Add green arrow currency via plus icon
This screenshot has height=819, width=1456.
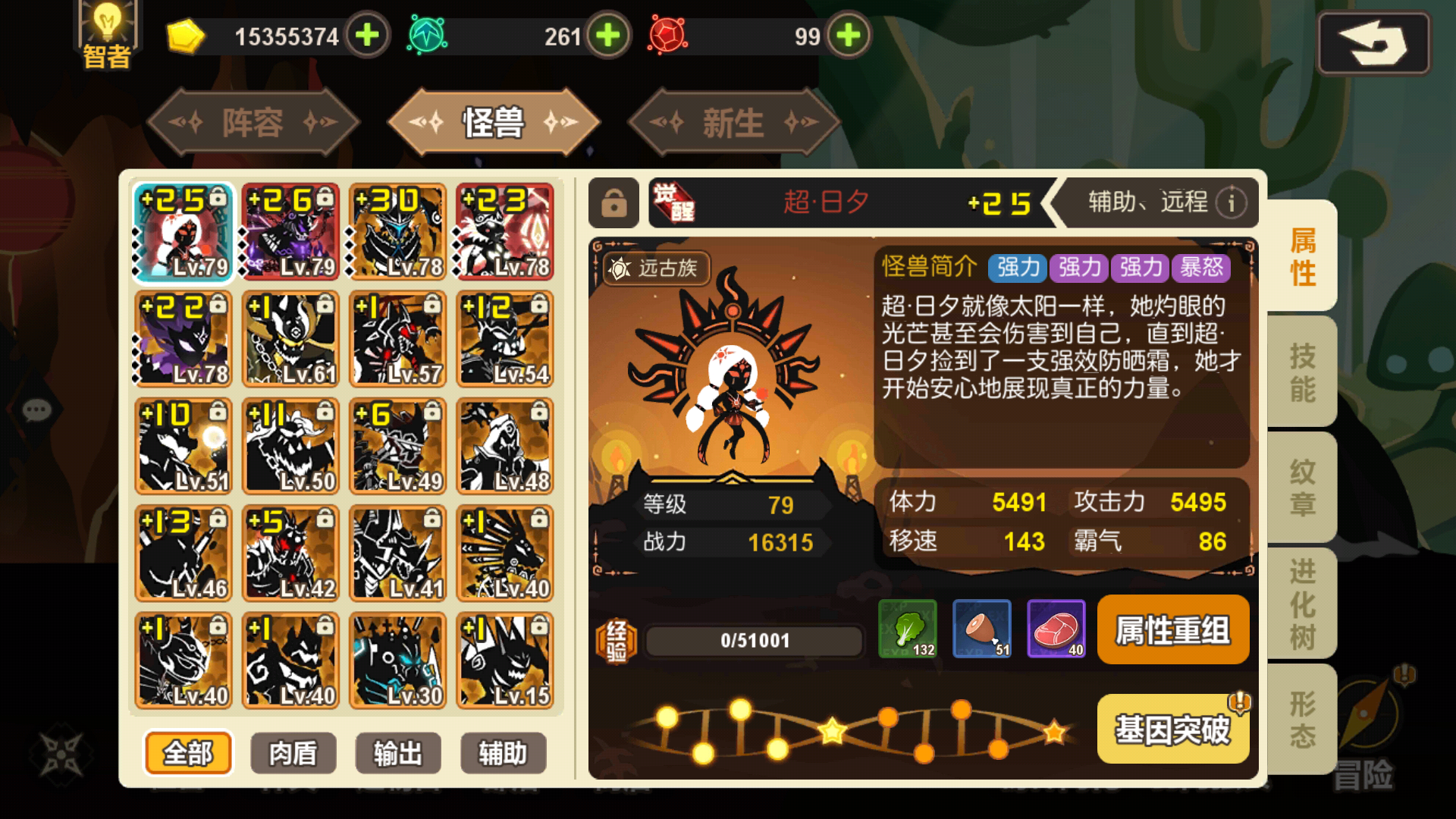pyautogui.click(x=606, y=35)
